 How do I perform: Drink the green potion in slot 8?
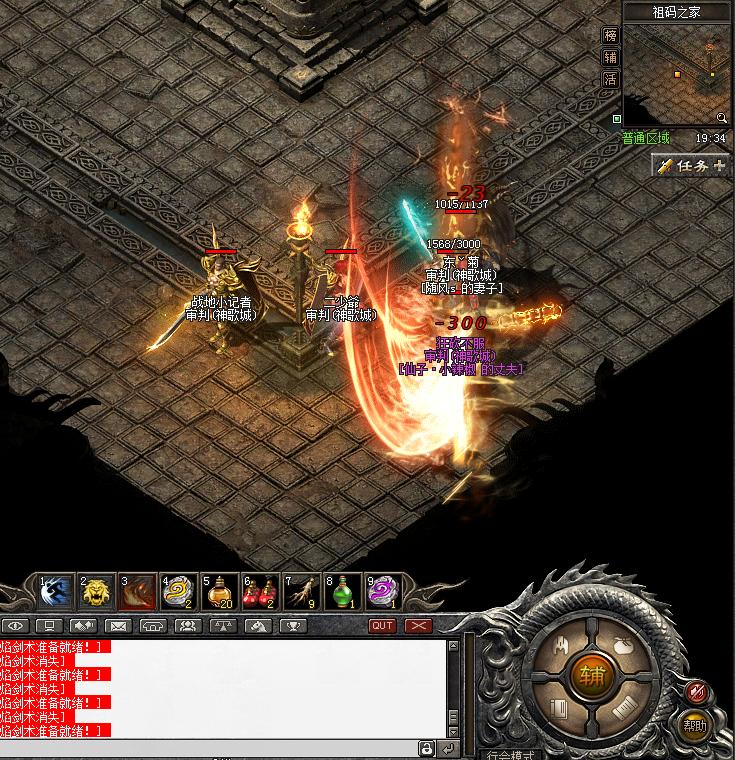pyautogui.click(x=343, y=592)
